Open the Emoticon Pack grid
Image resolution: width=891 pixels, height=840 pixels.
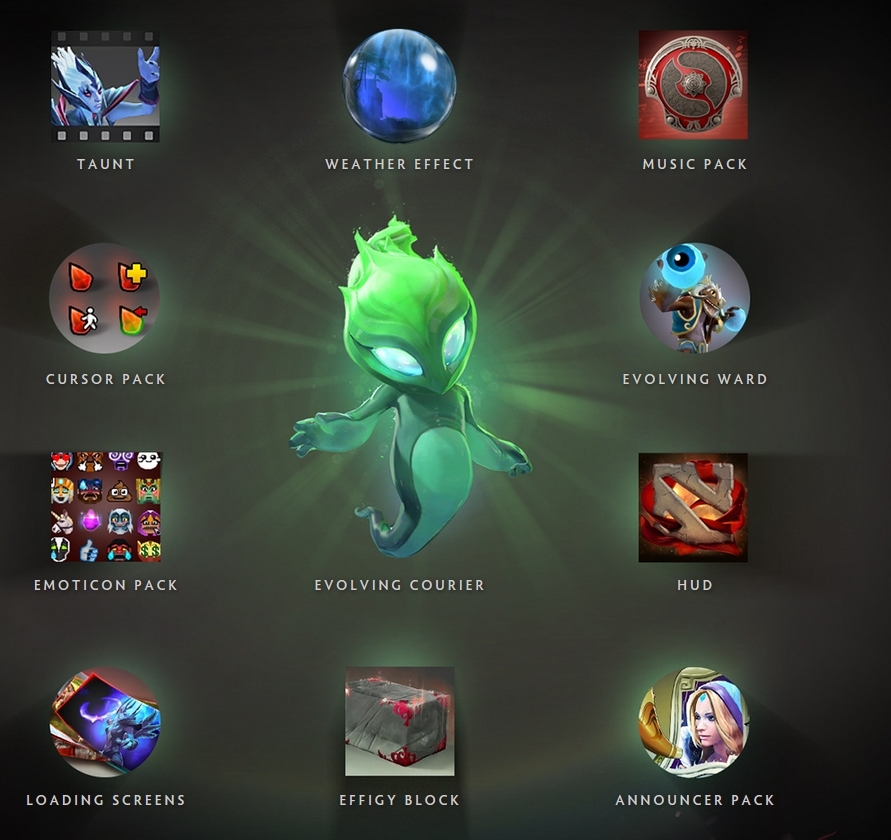click(105, 507)
